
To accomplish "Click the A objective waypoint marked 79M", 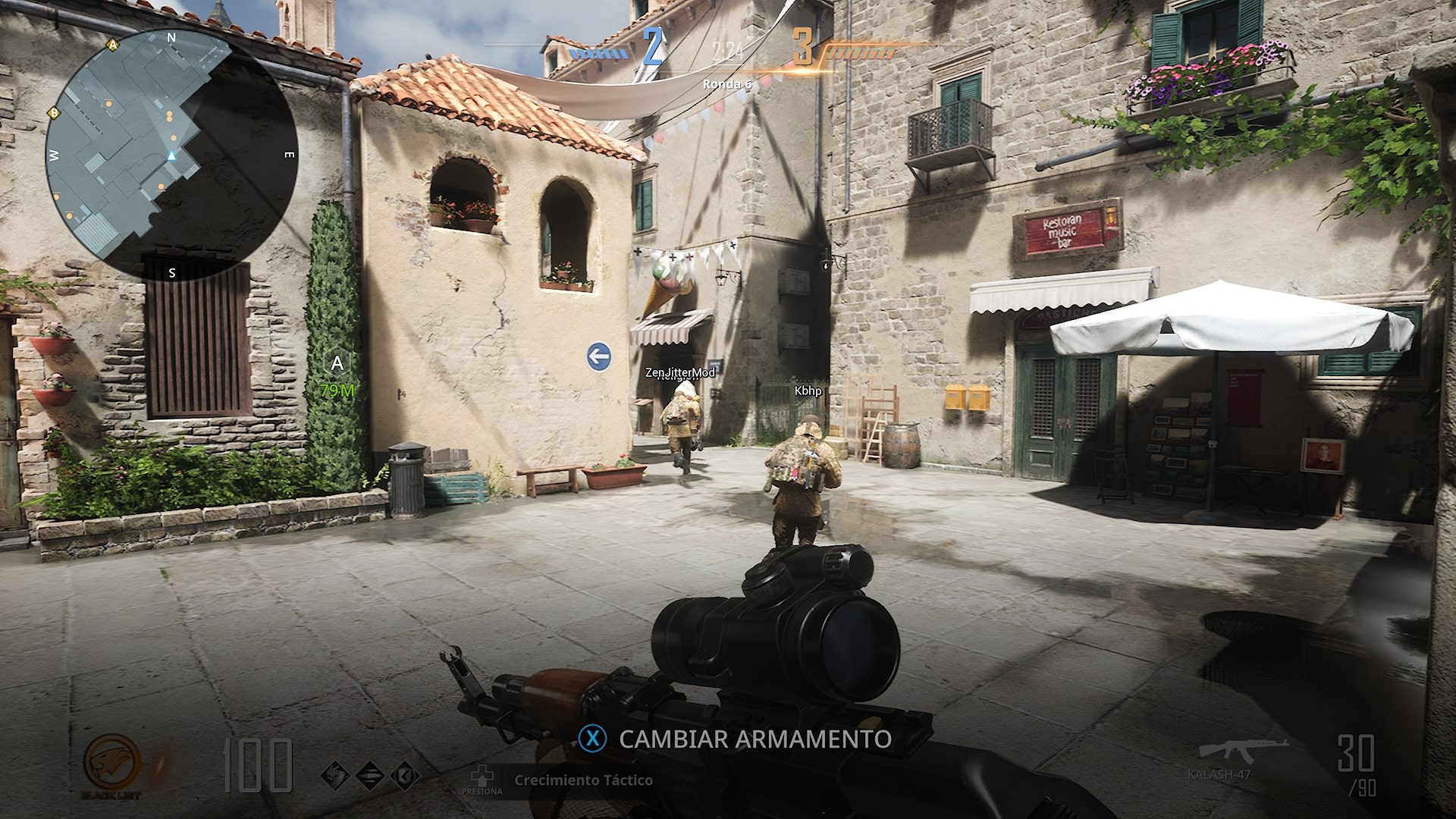I will [337, 365].
